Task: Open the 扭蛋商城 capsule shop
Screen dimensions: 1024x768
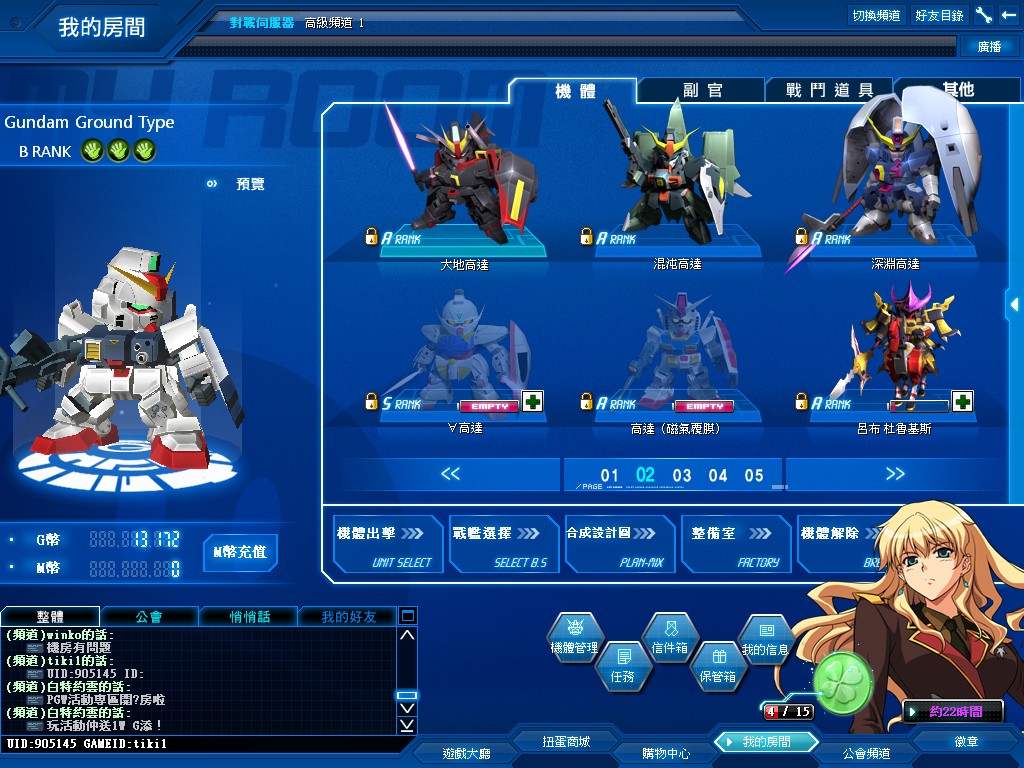Action: point(566,741)
